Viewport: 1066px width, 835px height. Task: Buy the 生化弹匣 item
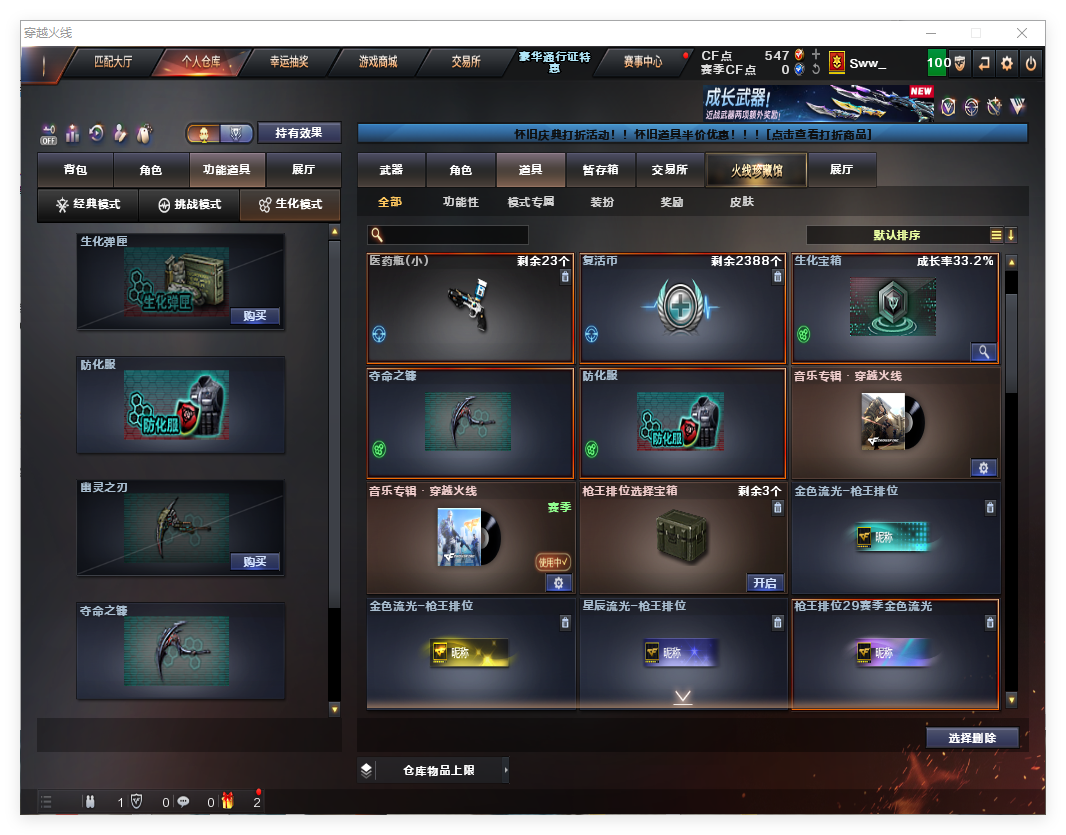coord(254,316)
